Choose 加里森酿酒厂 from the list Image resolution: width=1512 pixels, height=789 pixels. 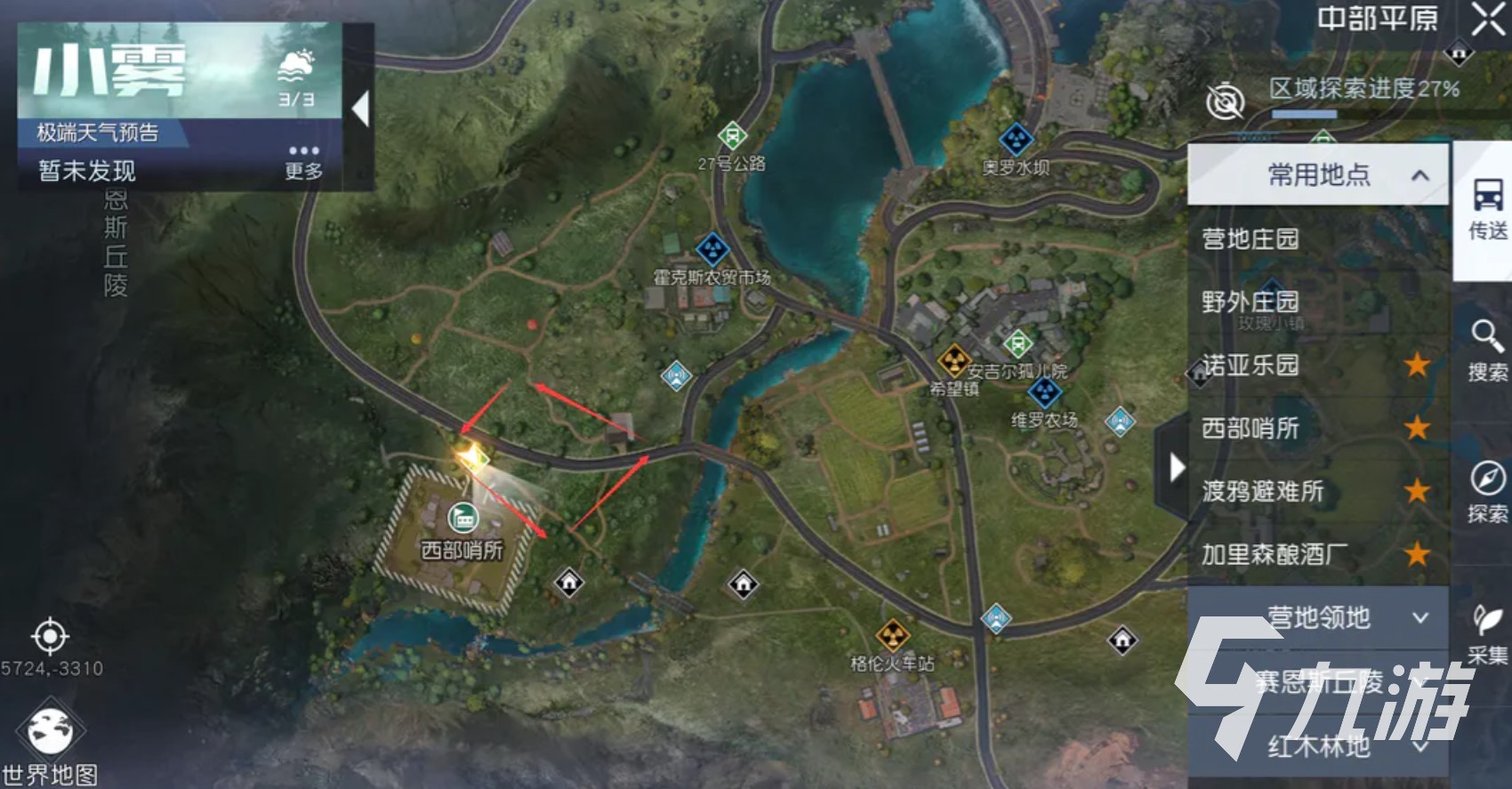pos(1275,554)
